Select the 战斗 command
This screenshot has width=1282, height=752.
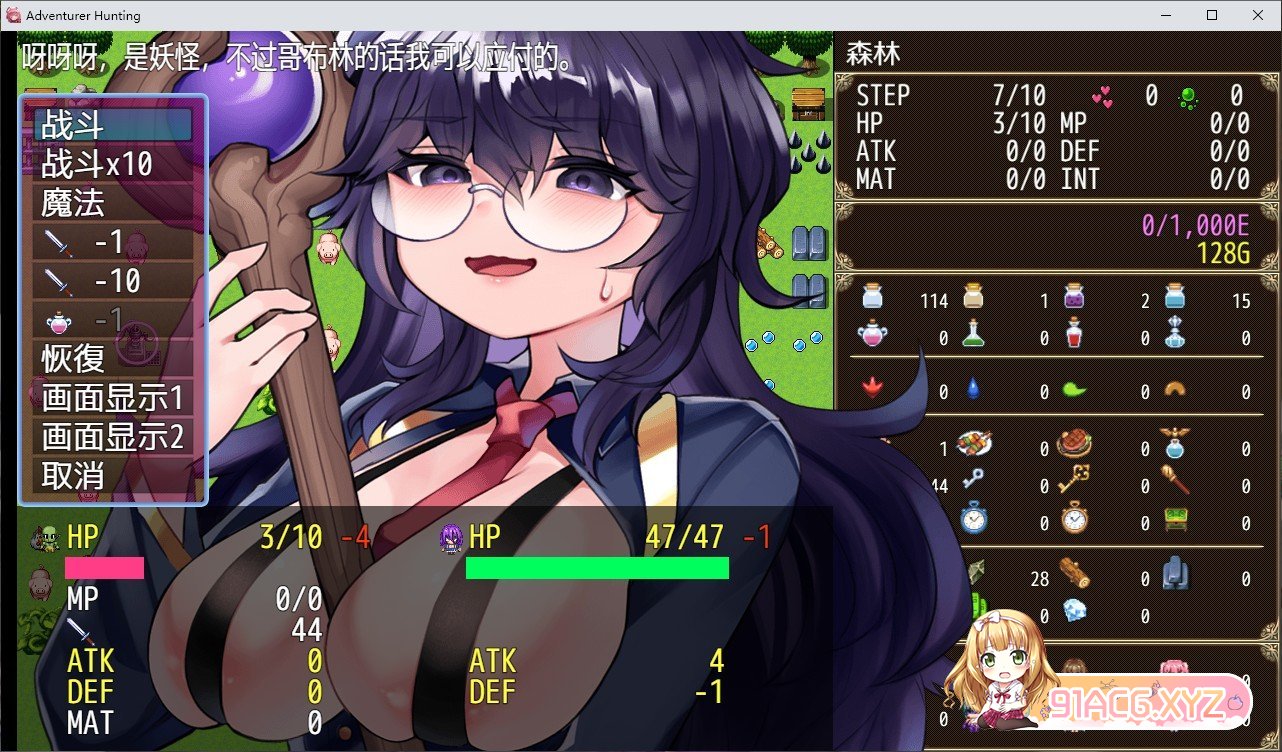point(112,125)
